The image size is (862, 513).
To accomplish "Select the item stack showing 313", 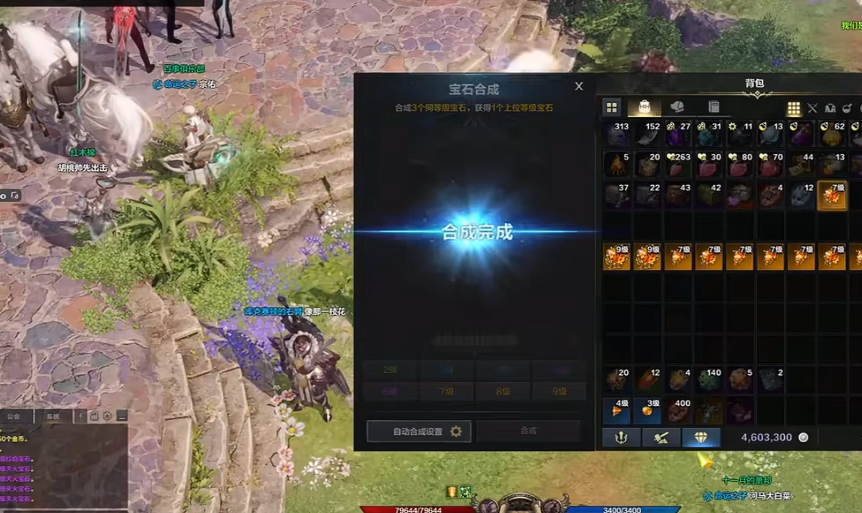I will point(617,134).
